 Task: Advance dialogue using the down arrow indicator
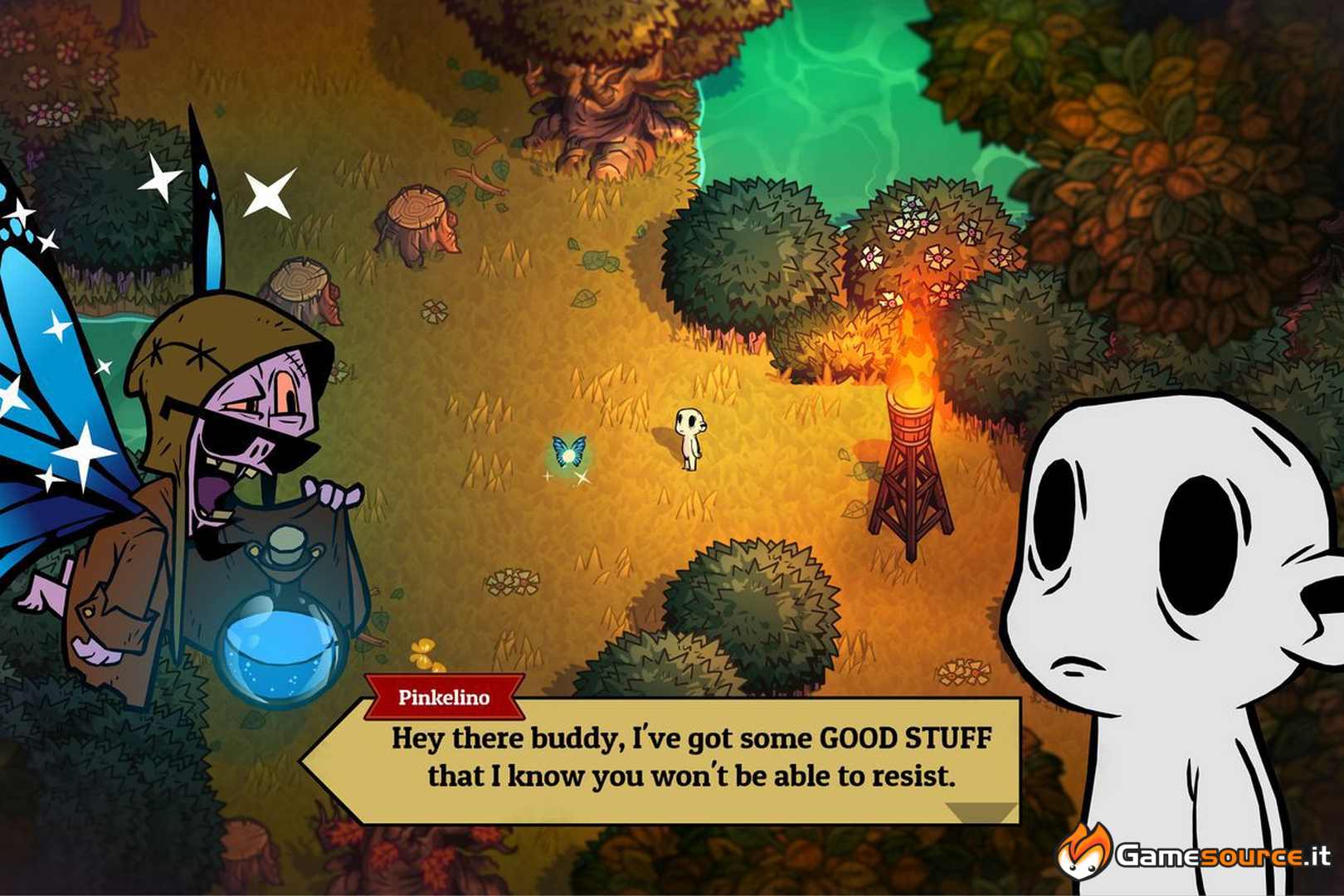[981, 811]
